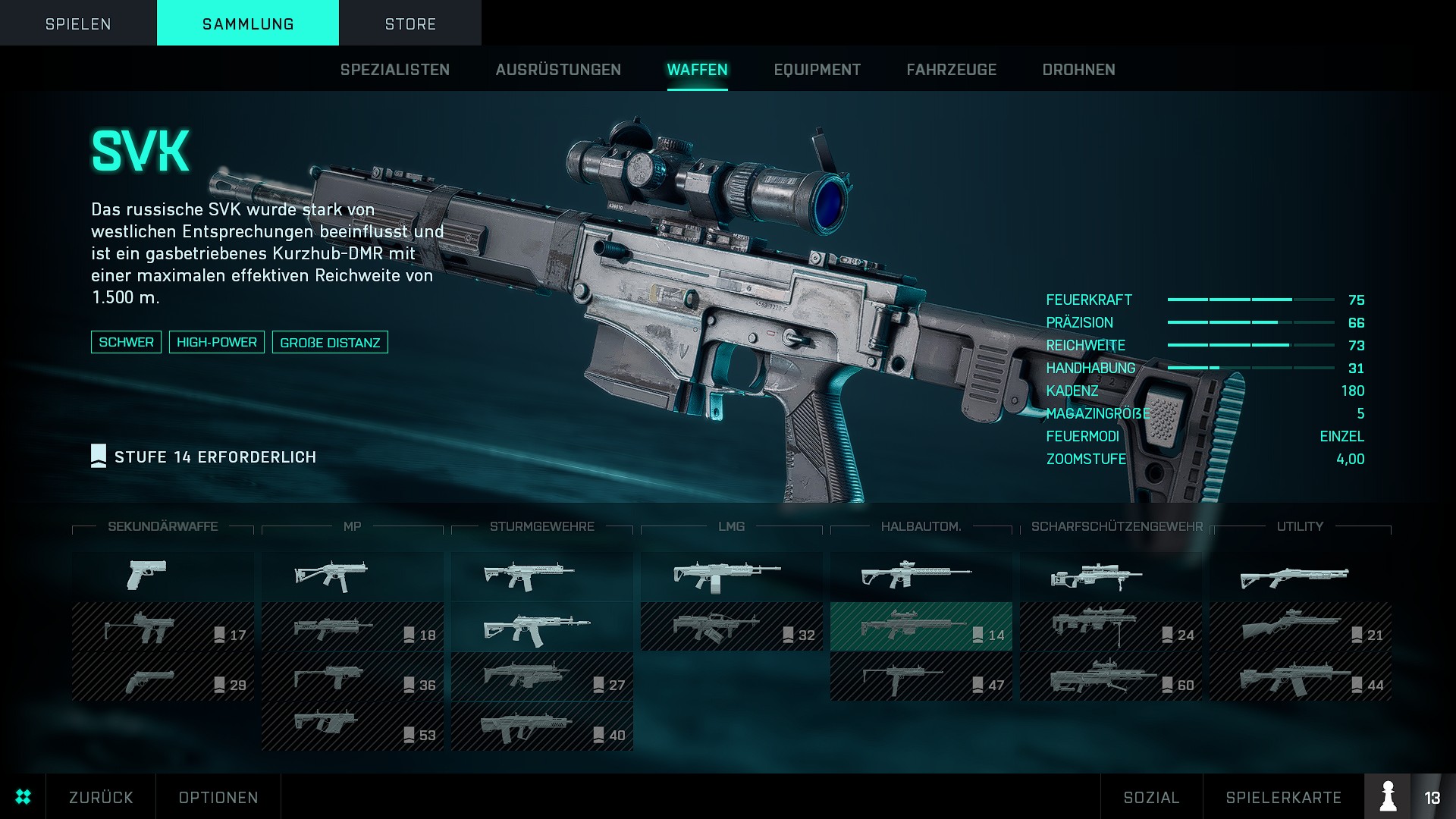Select the level 60 sniper rifle
The width and height of the screenshot is (1456, 819).
1110,676
